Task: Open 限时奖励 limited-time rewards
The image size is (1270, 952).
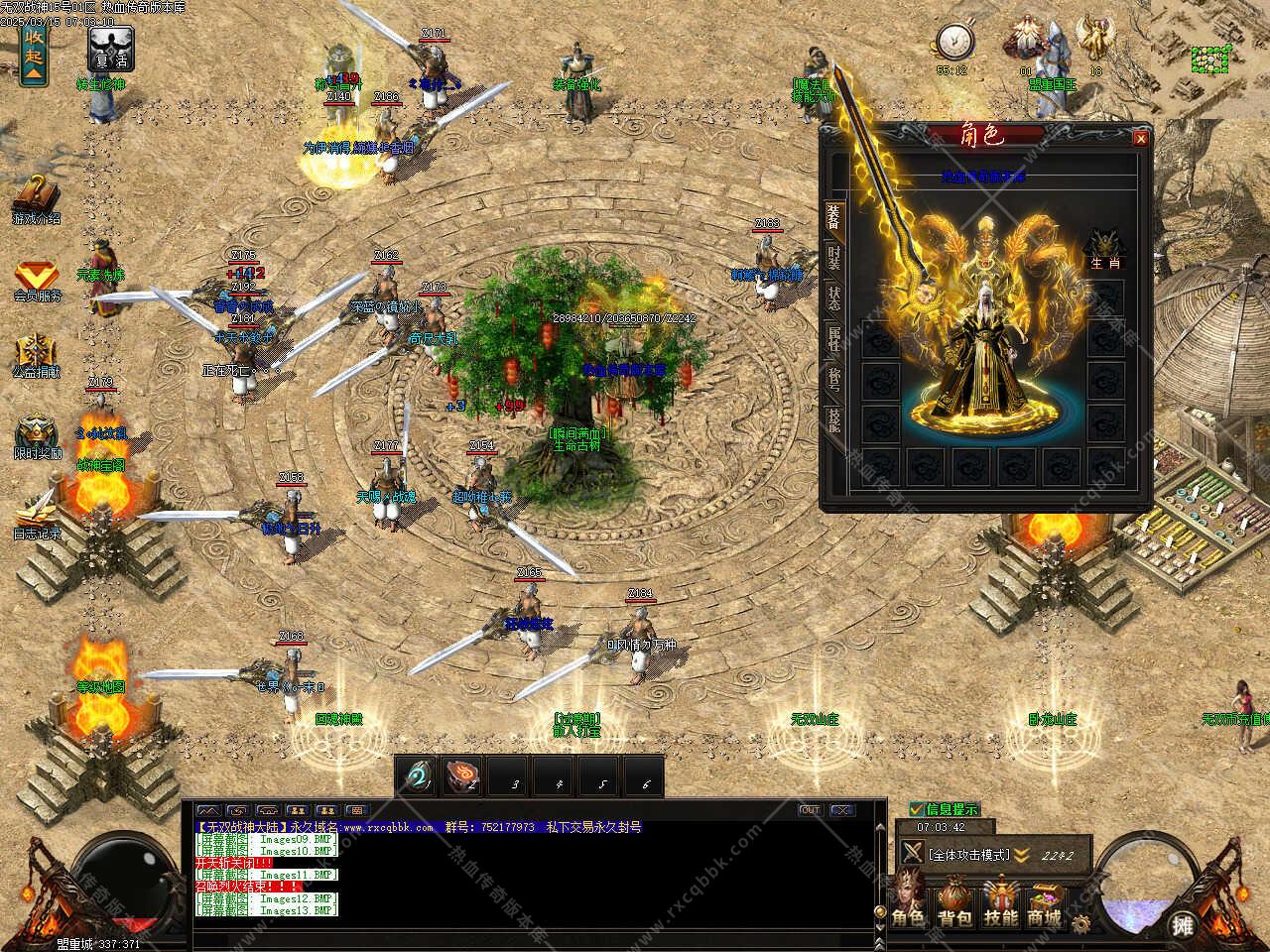Action: [x=37, y=437]
